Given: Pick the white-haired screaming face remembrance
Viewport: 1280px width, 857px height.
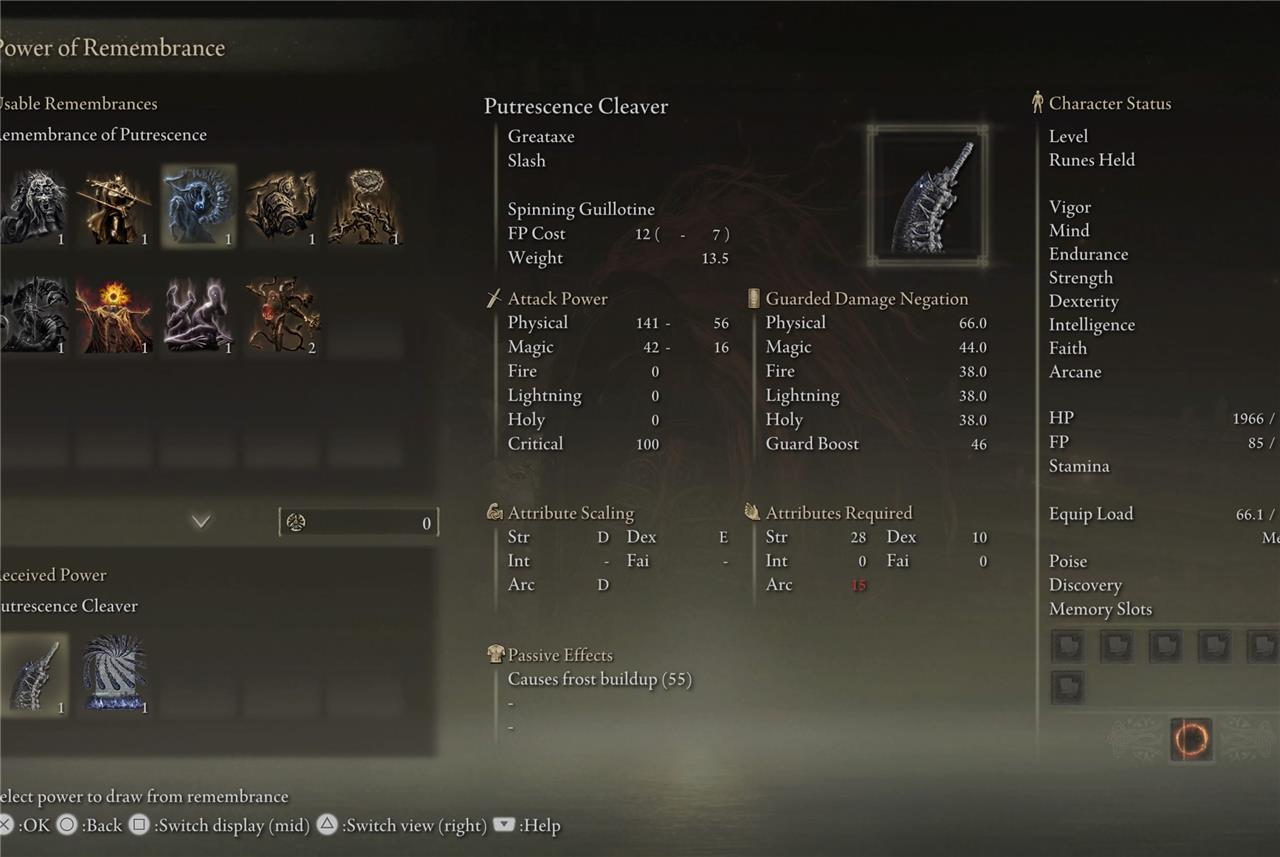Looking at the screenshot, I should click(x=34, y=206).
